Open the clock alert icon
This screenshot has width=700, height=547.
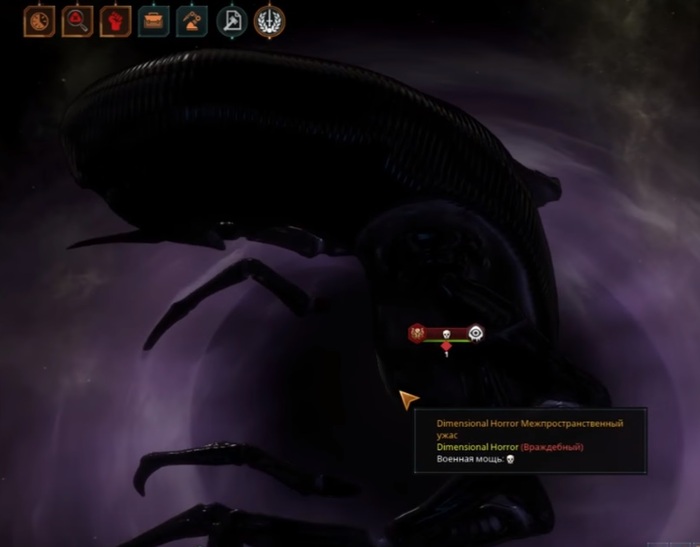pyautogui.click(x=39, y=21)
